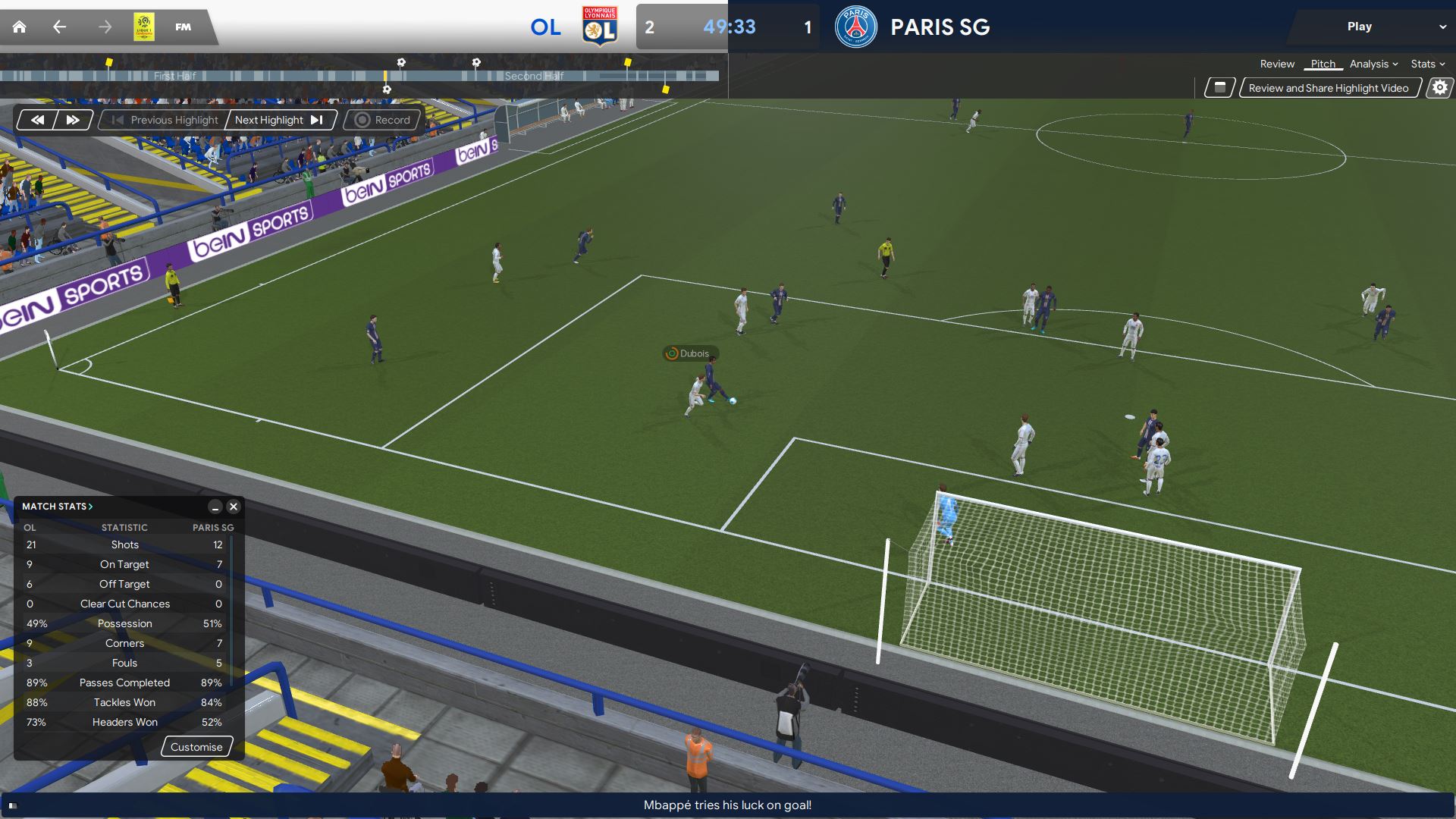Minimise the Match Stats panel
The image size is (1456, 819).
(215, 507)
